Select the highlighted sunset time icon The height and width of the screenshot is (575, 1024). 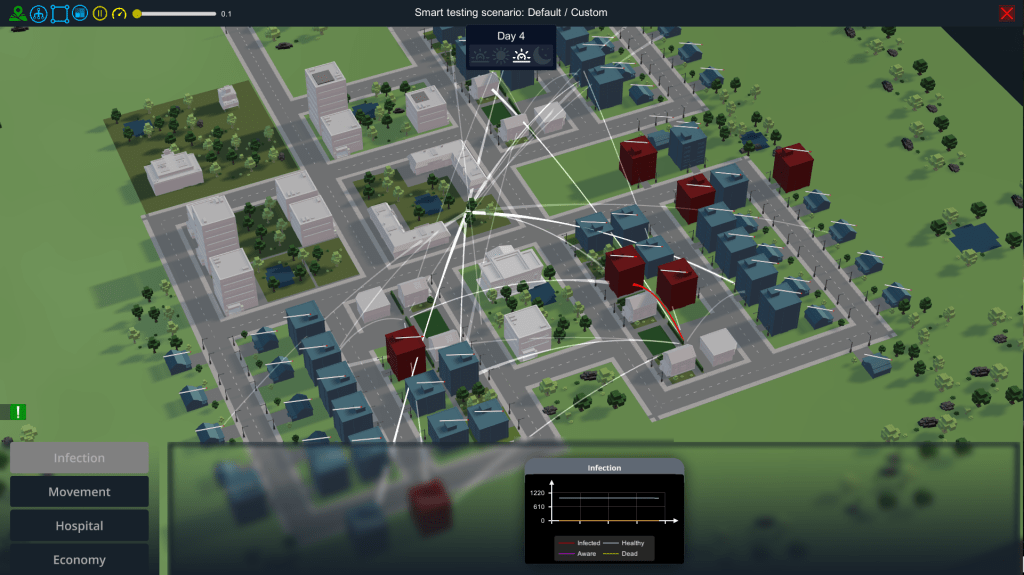[x=521, y=56]
